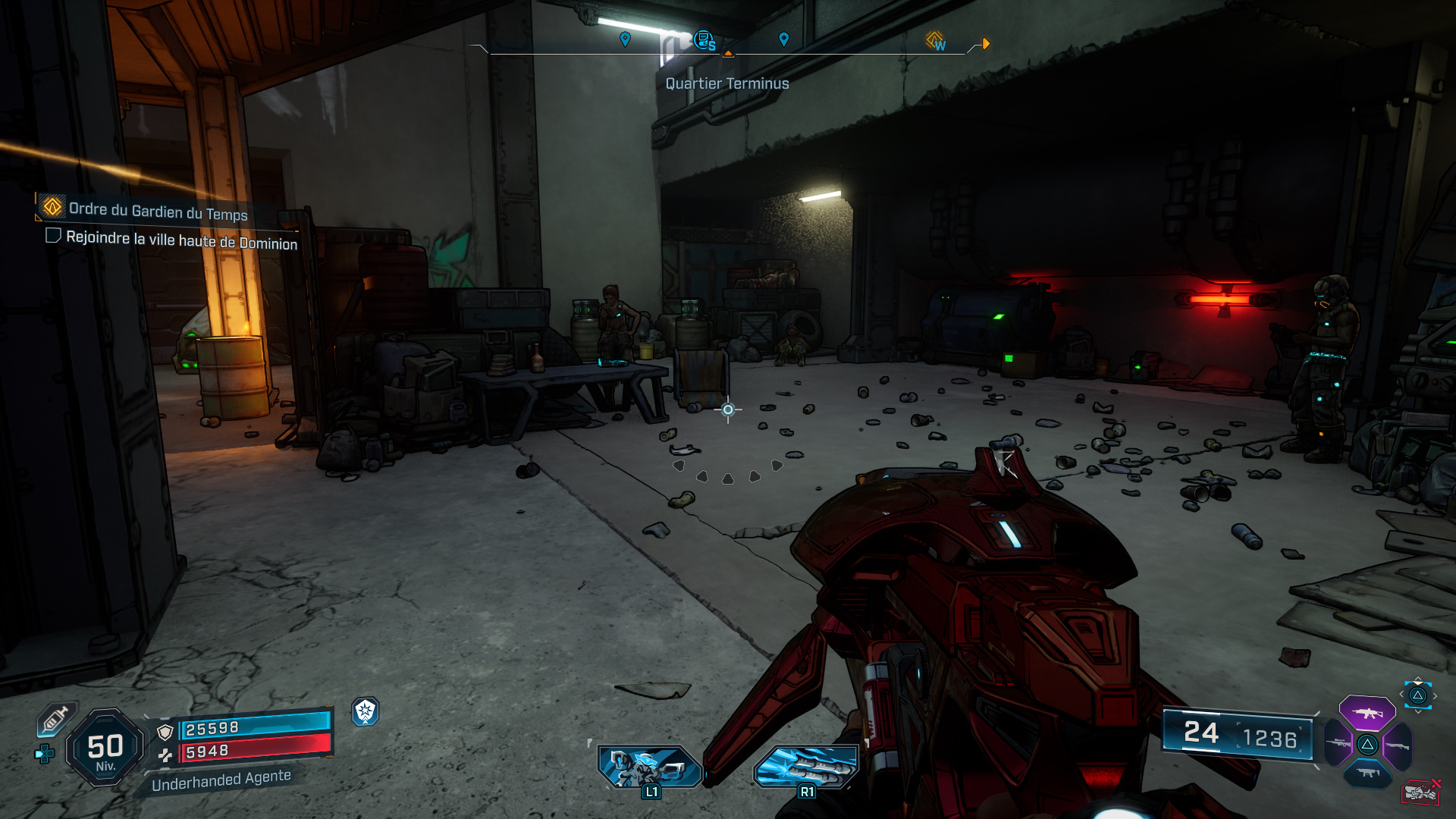Viewport: 1456px width, 819px height.
Task: Select the sniper rifle in the weapon wheel
Action: click(1339, 742)
